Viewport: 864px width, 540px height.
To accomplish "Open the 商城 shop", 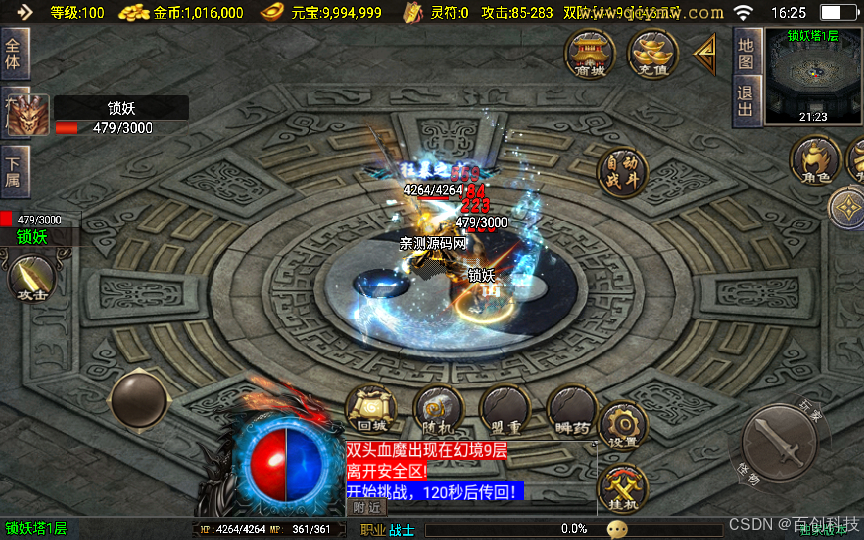I will tap(590, 53).
